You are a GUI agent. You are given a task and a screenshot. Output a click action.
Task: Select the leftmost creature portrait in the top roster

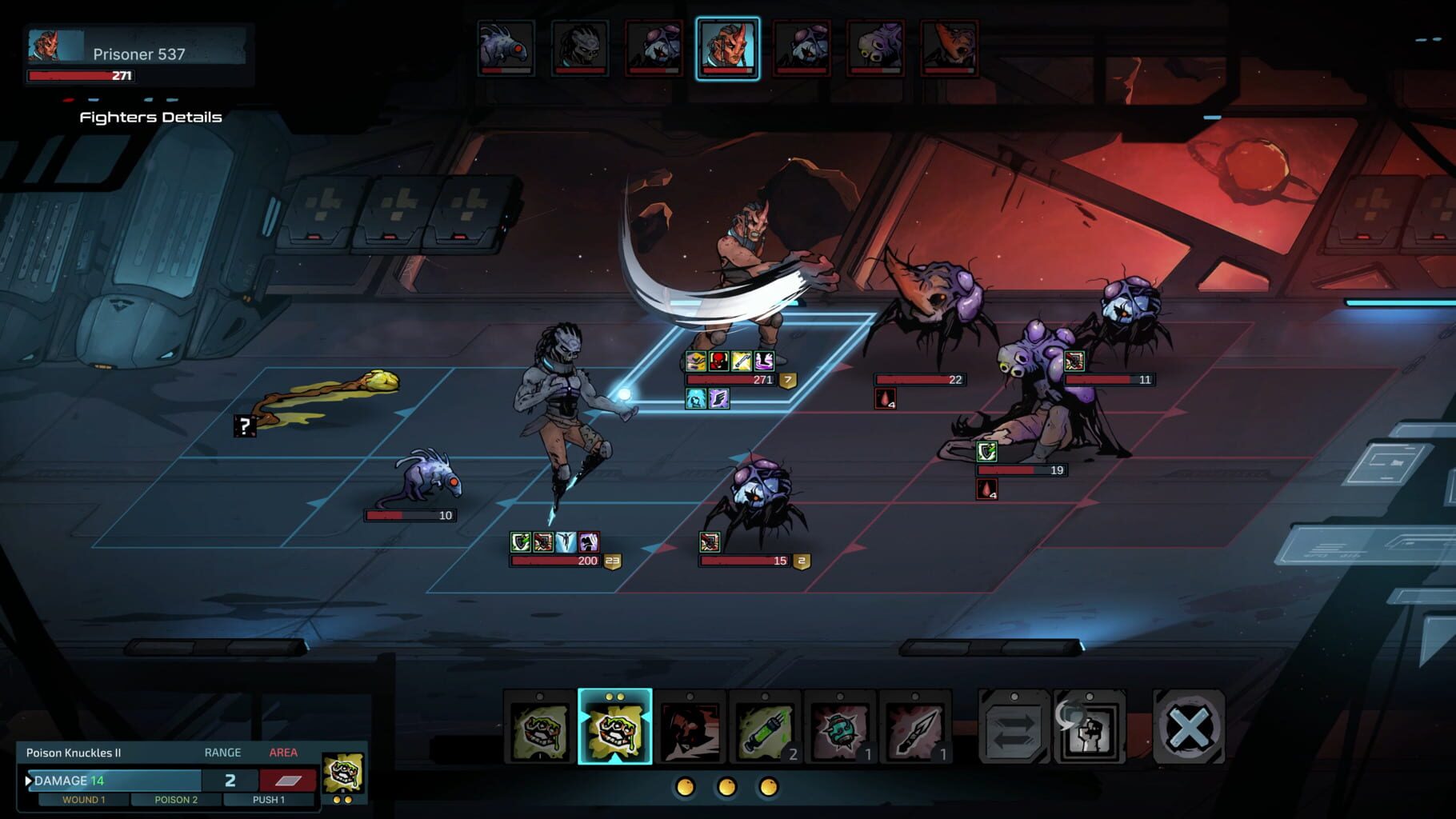click(504, 50)
